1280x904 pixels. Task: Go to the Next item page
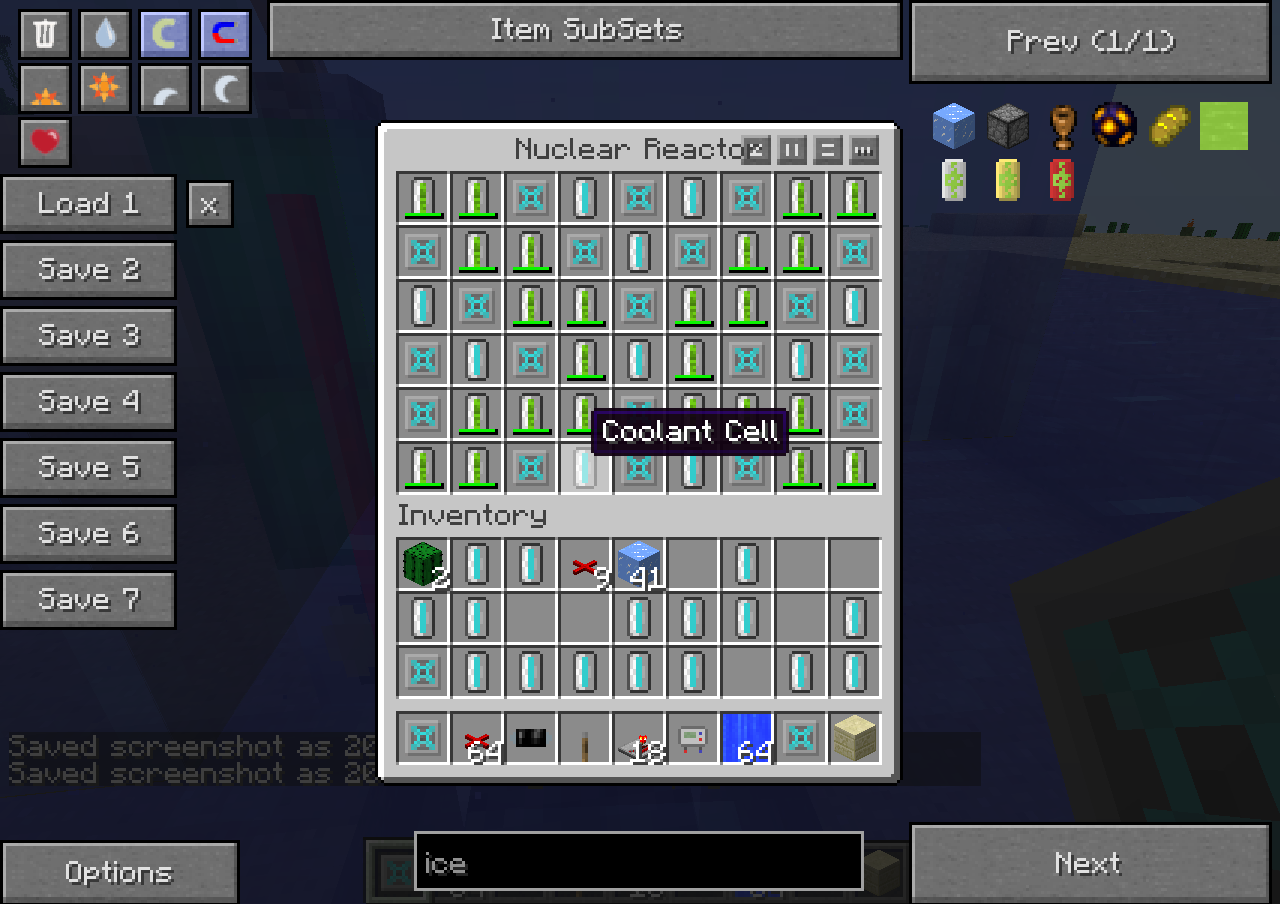pos(1090,863)
